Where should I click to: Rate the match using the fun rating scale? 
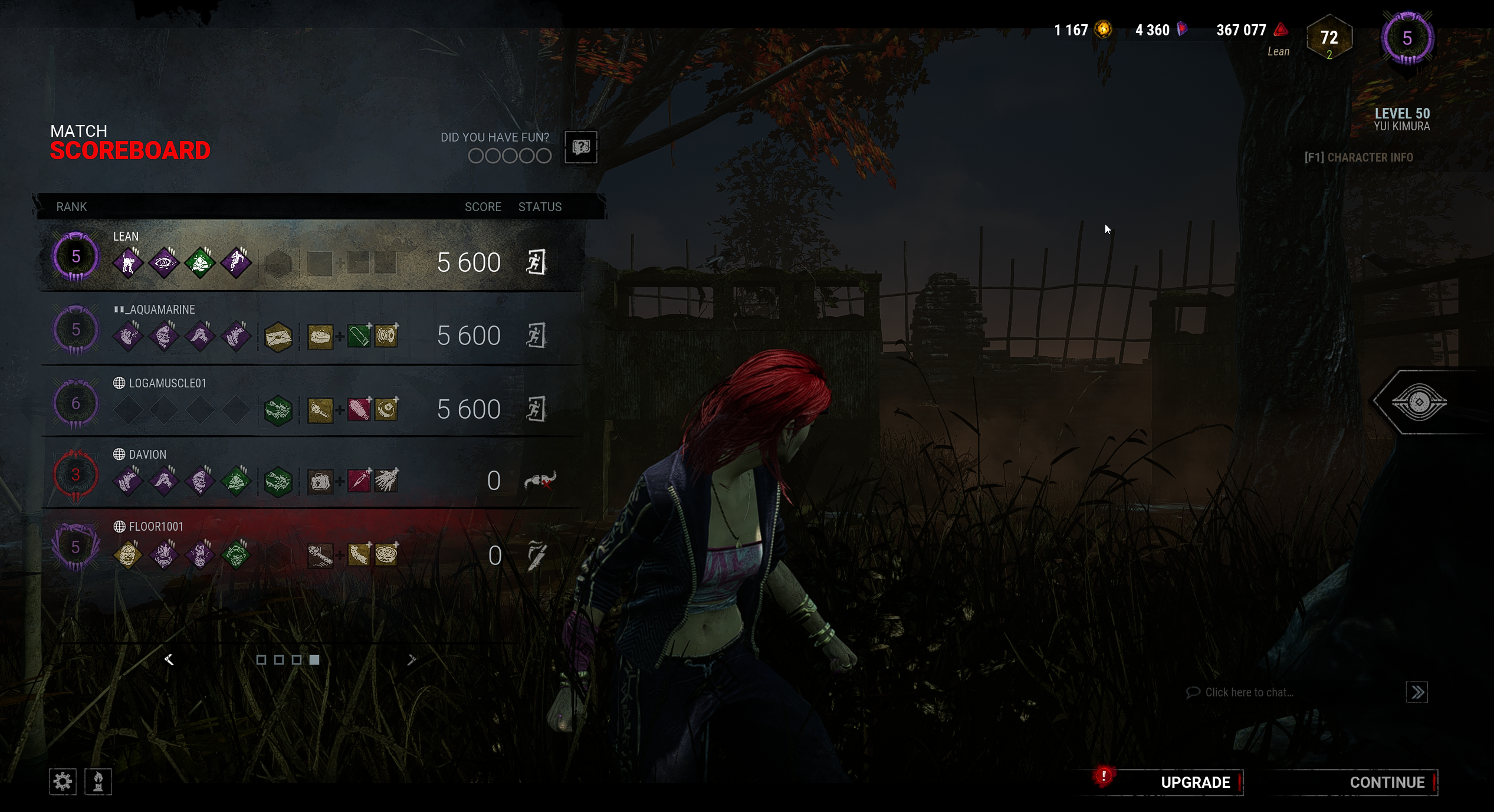tap(509, 155)
